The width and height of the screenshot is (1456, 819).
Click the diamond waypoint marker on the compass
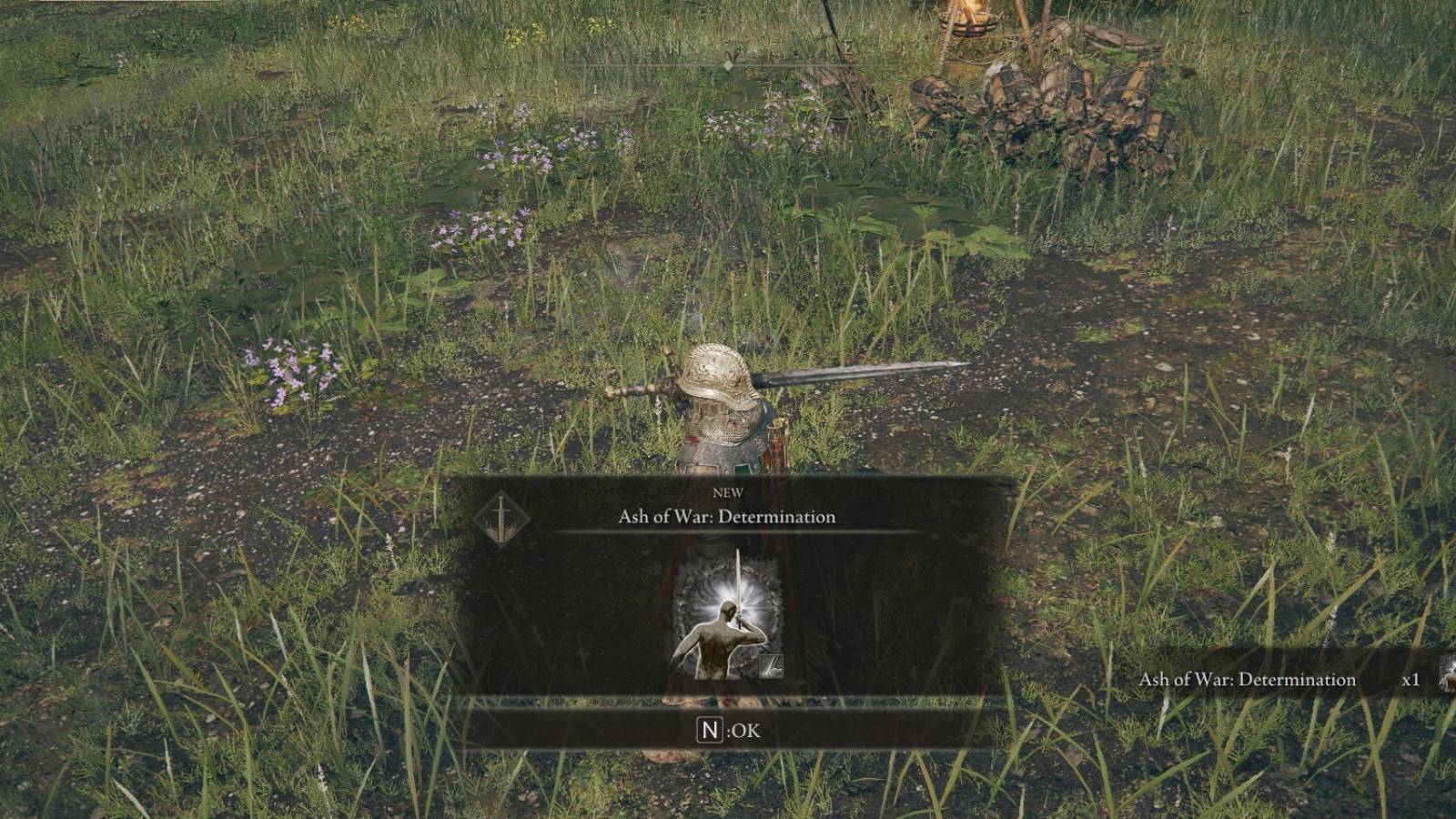point(728,66)
